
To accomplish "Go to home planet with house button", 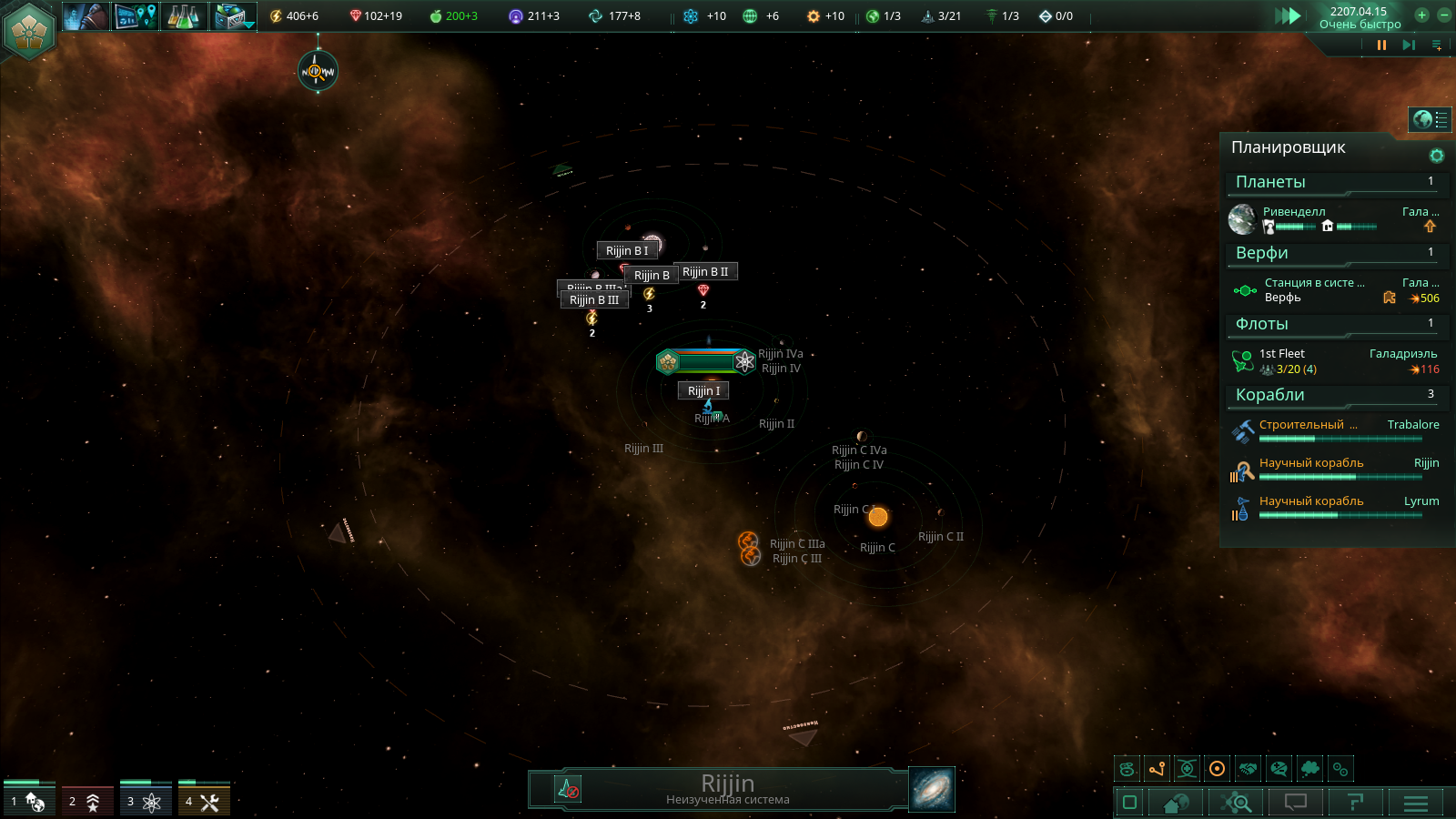I will coord(1176,803).
